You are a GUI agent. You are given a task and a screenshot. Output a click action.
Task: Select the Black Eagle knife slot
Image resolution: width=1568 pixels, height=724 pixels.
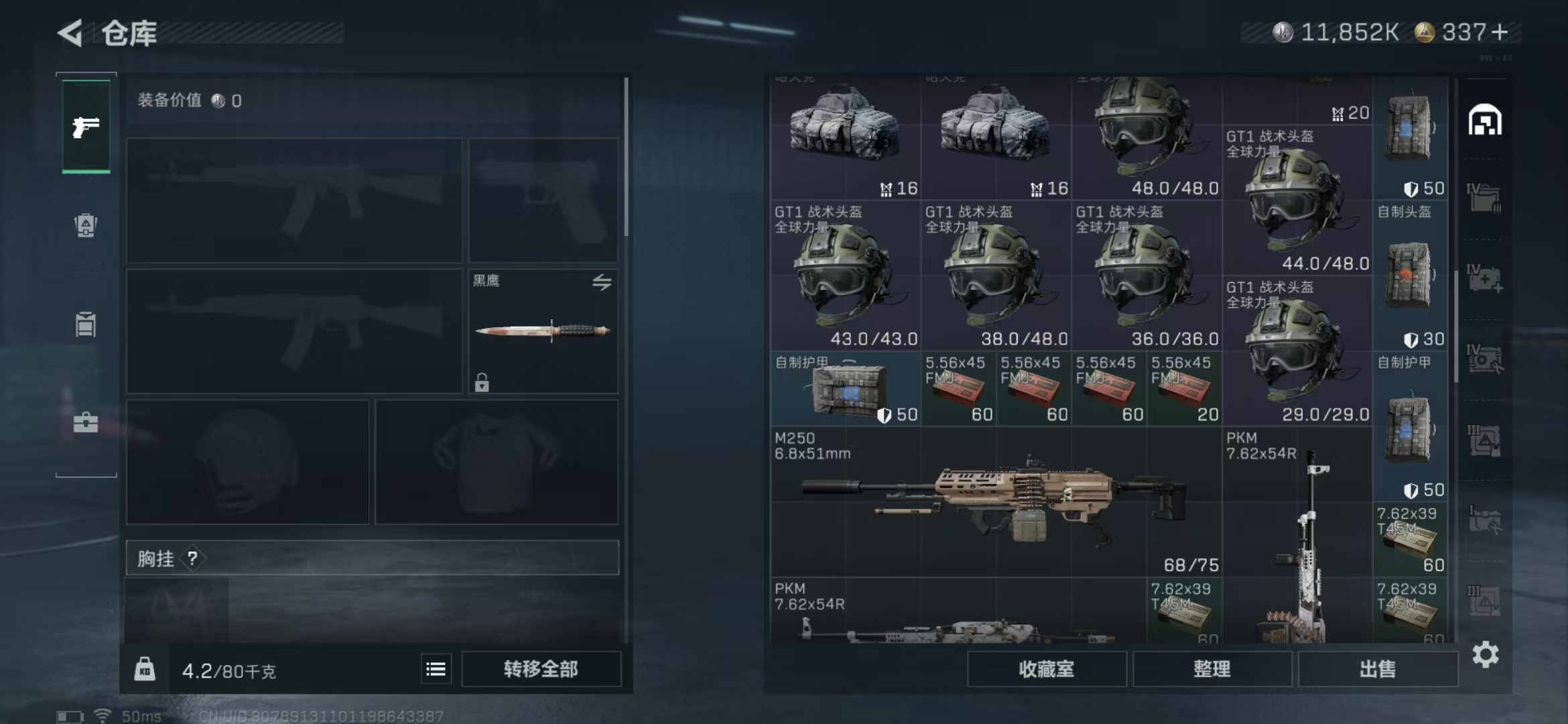543,331
